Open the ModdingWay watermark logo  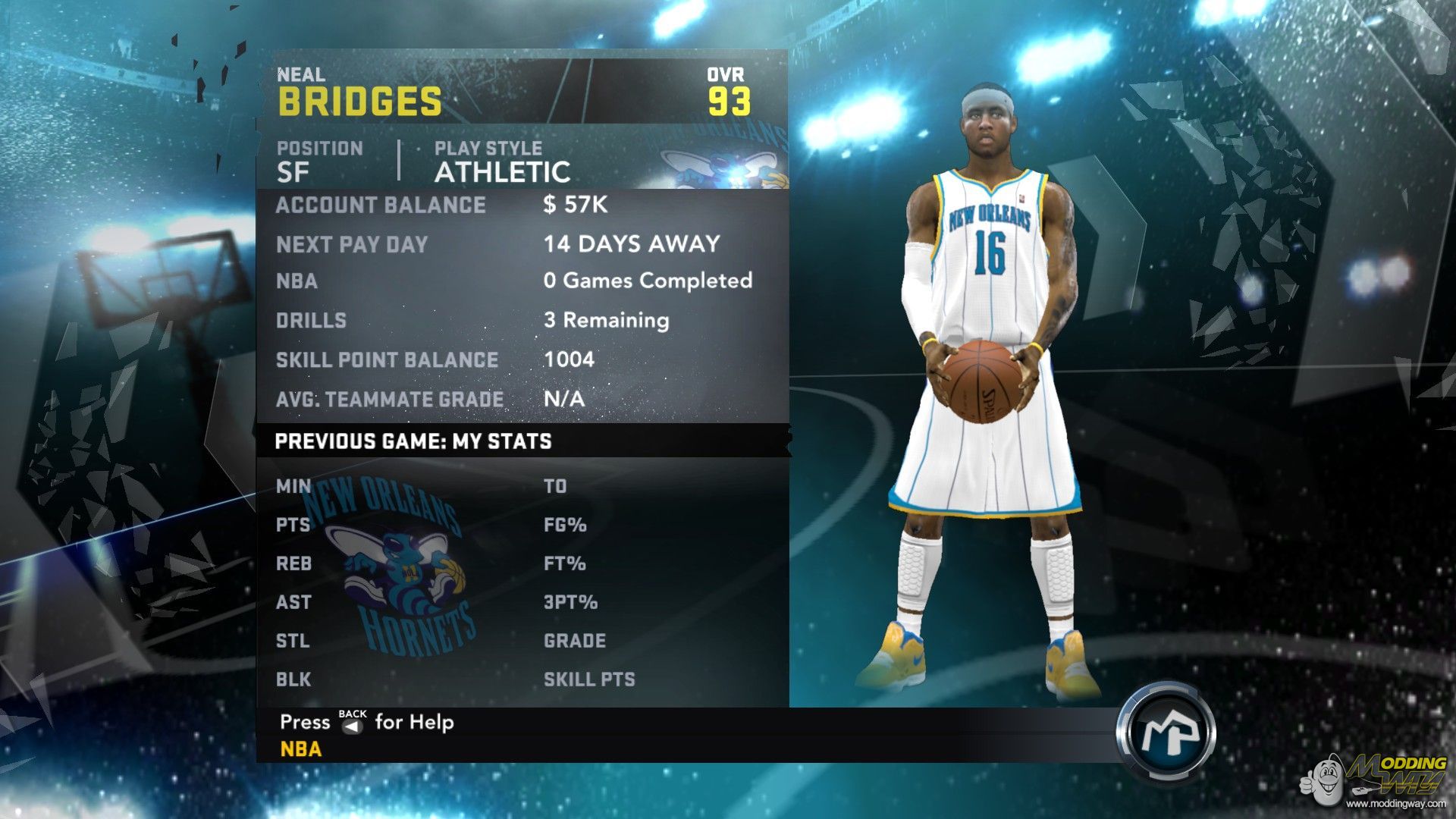1376,781
